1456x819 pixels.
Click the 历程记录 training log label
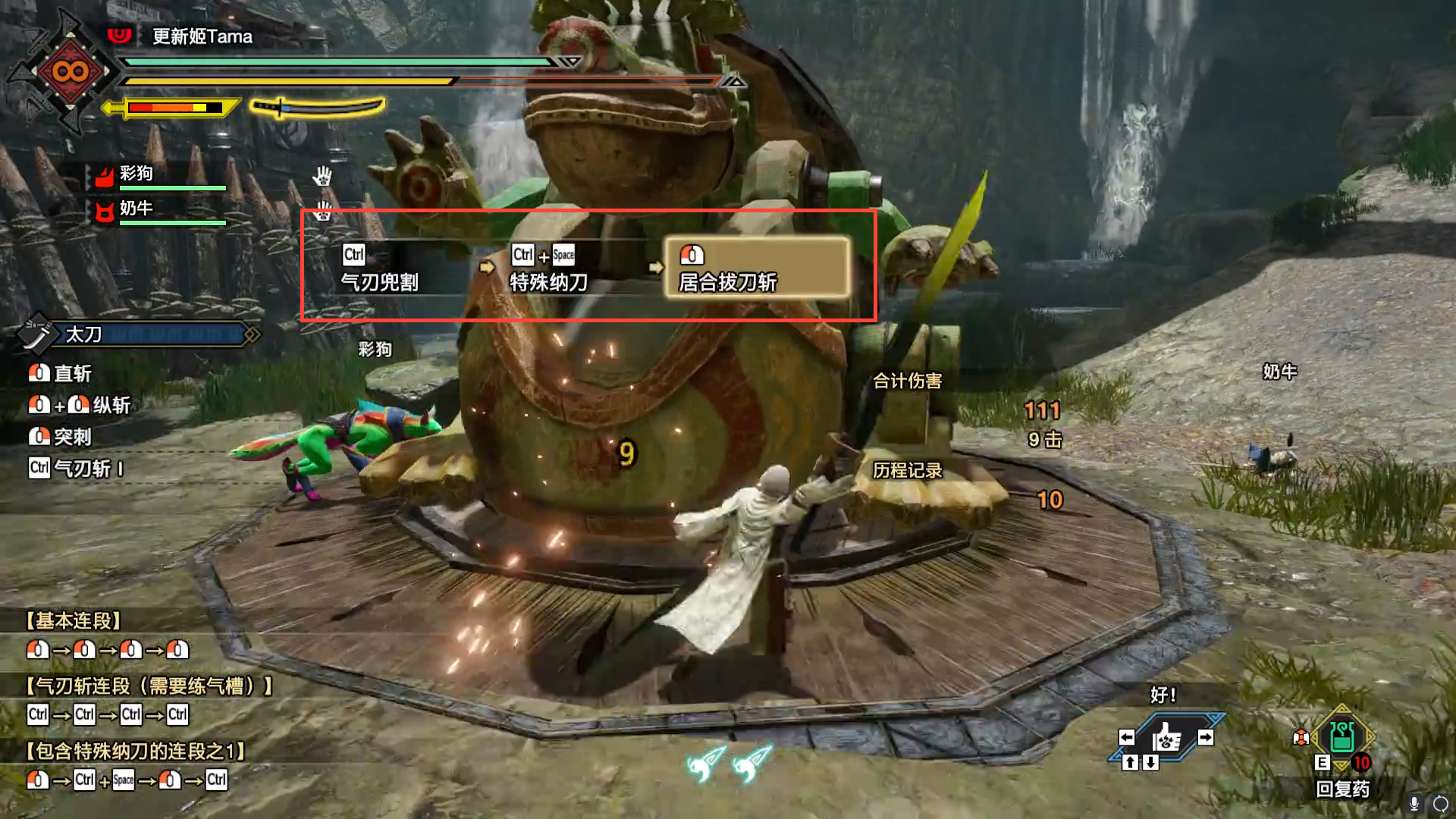(907, 471)
